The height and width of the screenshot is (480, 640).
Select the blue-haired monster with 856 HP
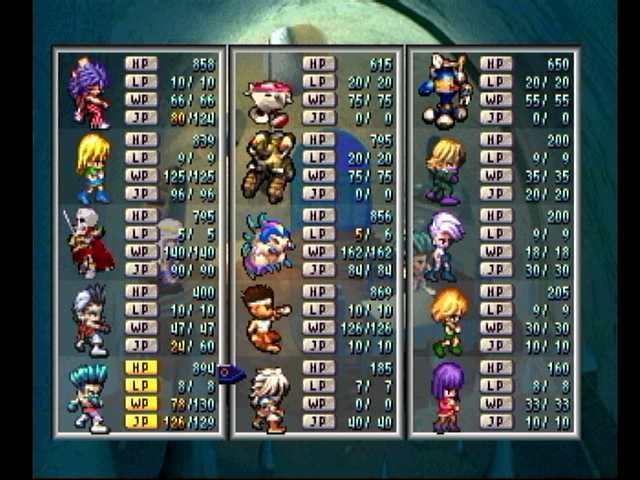pyautogui.click(x=266, y=243)
